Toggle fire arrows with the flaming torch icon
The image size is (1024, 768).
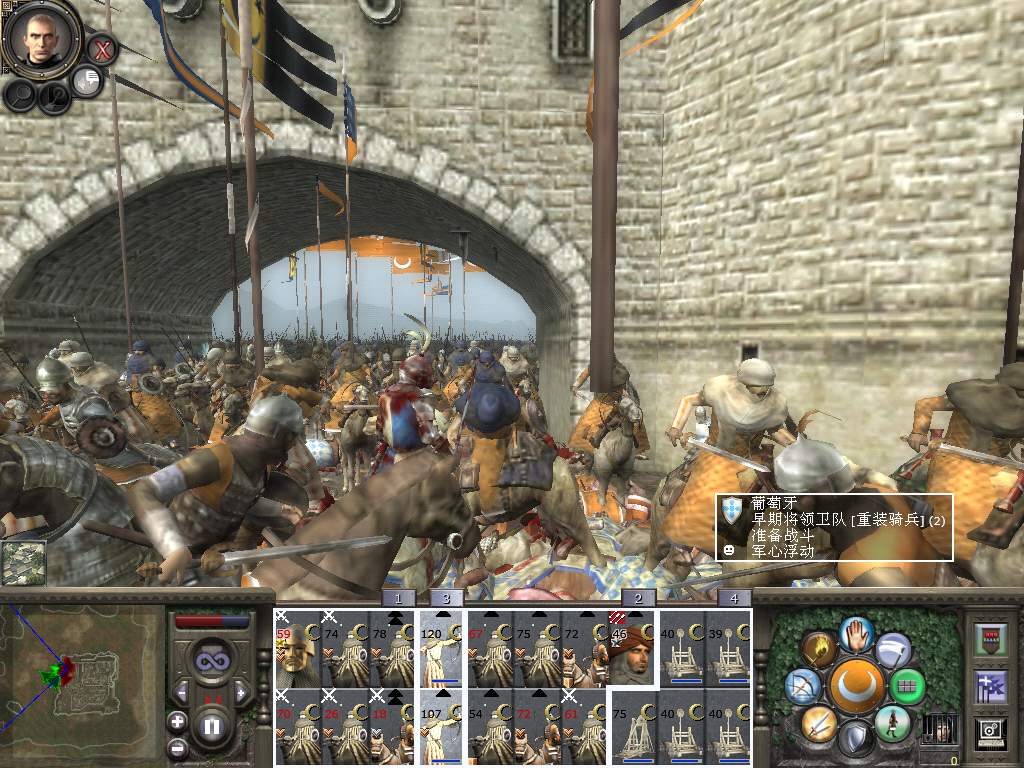point(819,650)
